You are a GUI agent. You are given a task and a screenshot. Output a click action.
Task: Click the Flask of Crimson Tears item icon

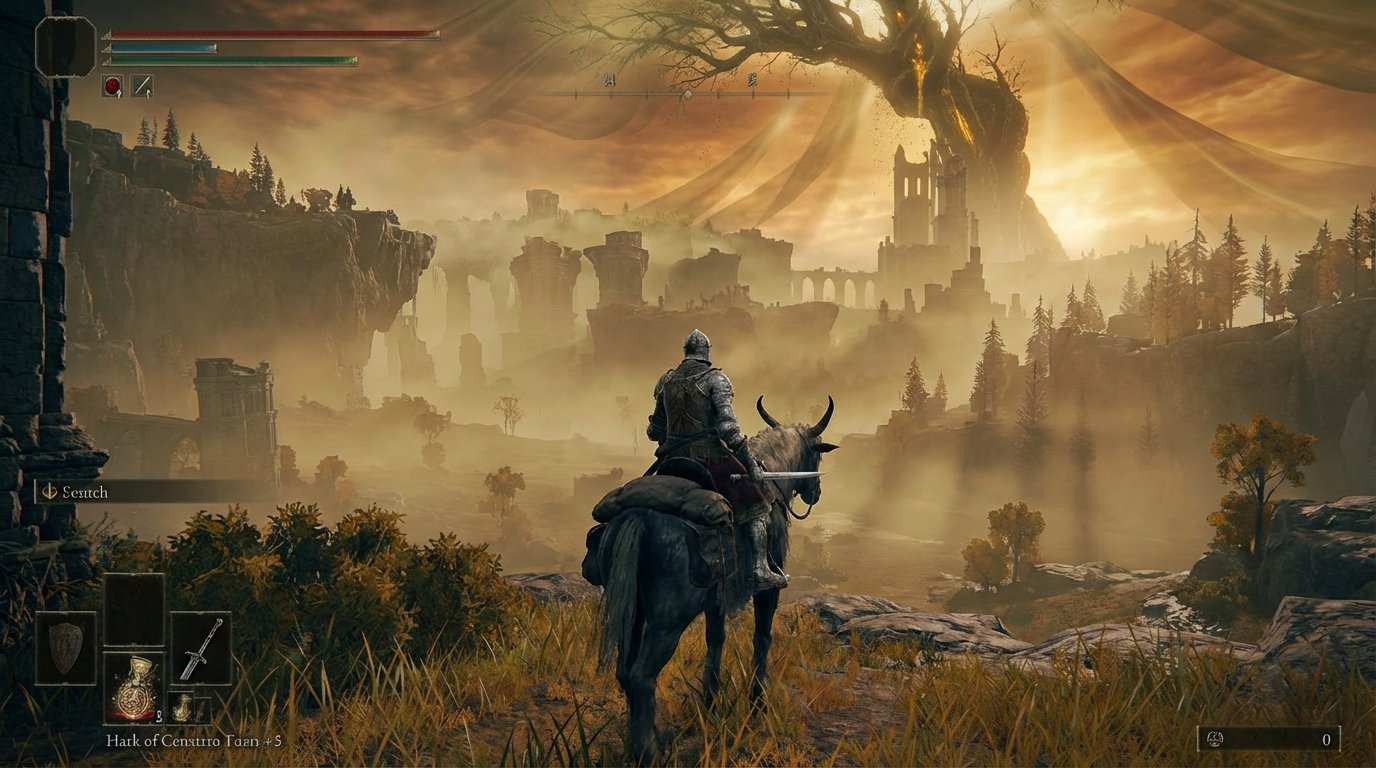tap(135, 690)
